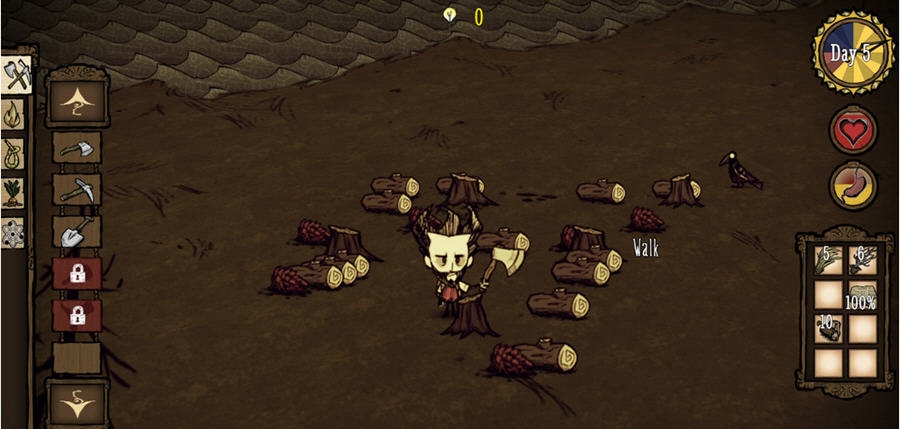Image resolution: width=900 pixels, height=429 pixels.
Task: Select the shovel recipe
Action: tap(76, 233)
